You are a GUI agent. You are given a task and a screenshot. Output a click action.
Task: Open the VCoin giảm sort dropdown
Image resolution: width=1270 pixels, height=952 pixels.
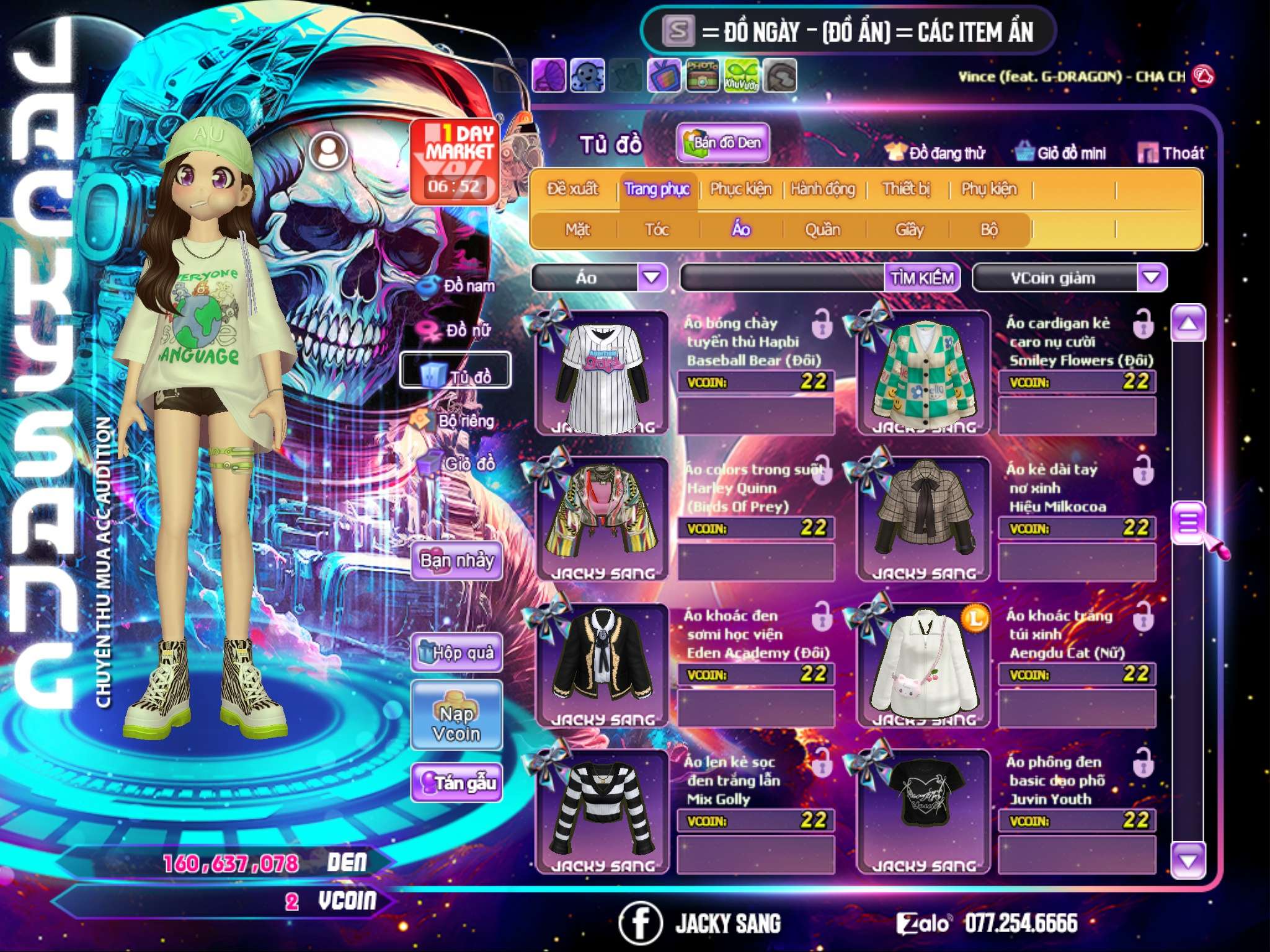tap(1151, 277)
